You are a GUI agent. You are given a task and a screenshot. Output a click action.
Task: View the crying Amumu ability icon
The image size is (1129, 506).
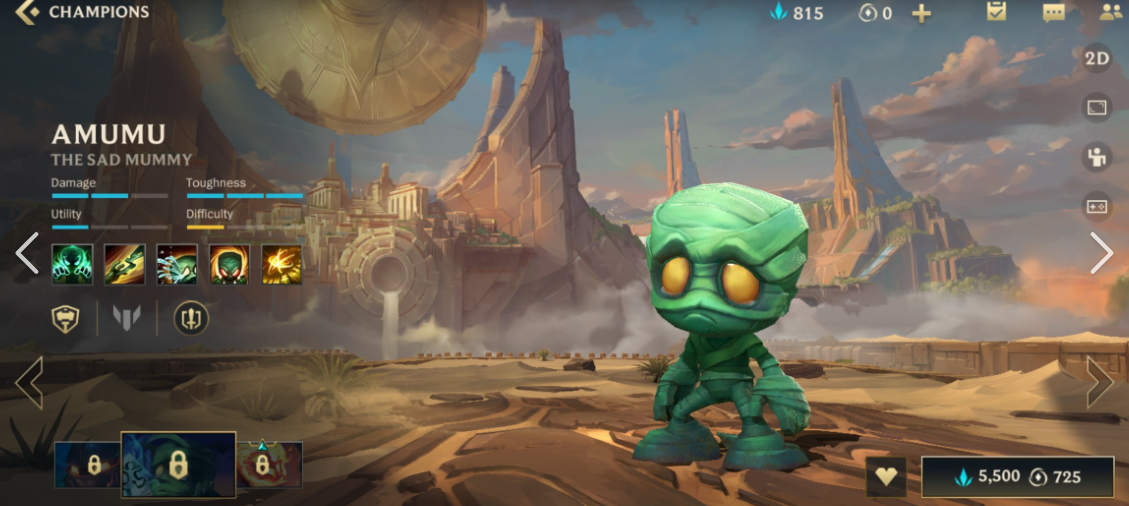pyautogui.click(x=177, y=265)
